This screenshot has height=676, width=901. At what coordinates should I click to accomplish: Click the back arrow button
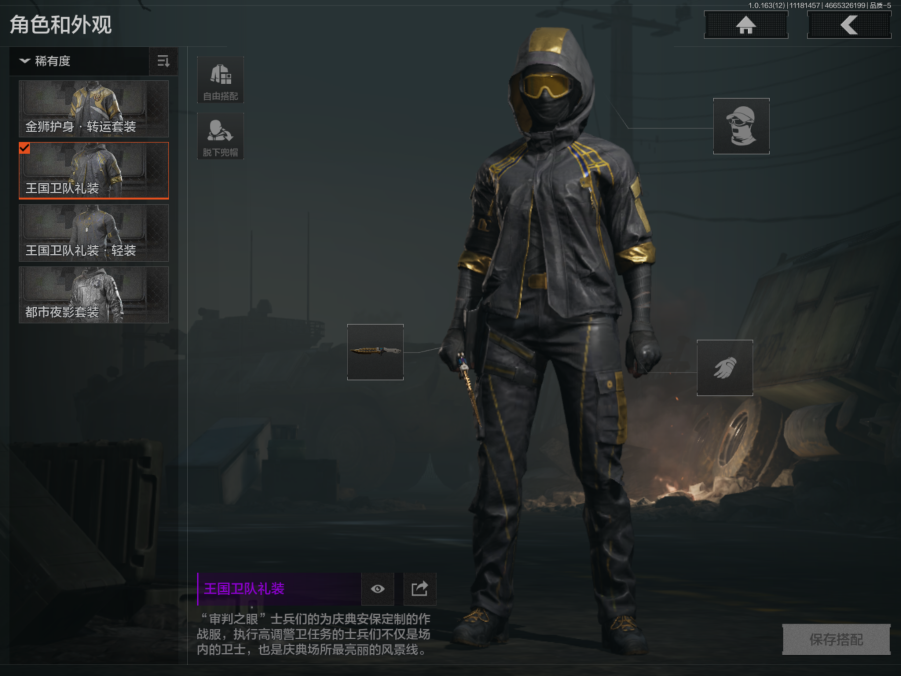click(848, 25)
